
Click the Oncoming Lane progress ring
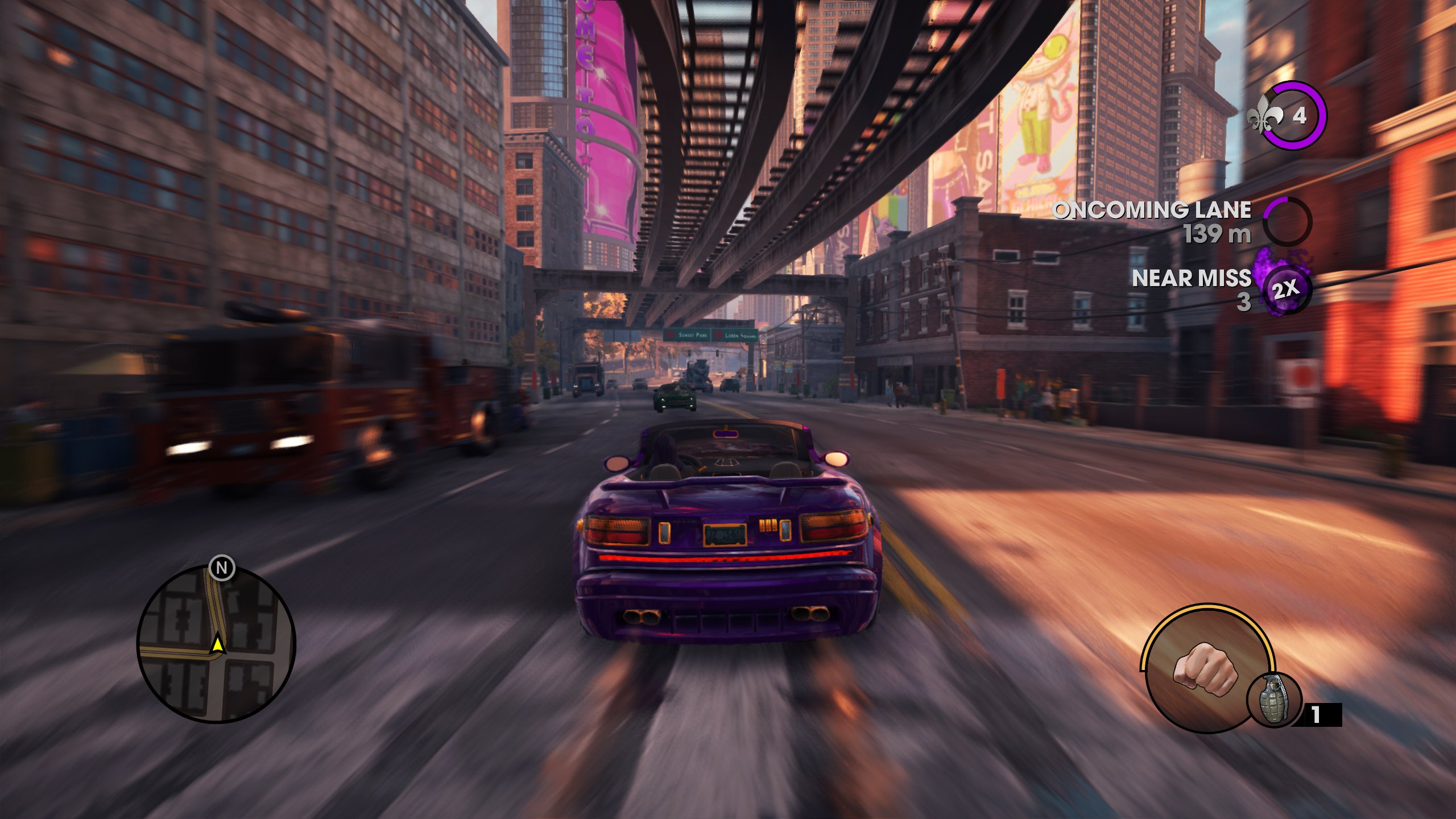pos(1287,221)
